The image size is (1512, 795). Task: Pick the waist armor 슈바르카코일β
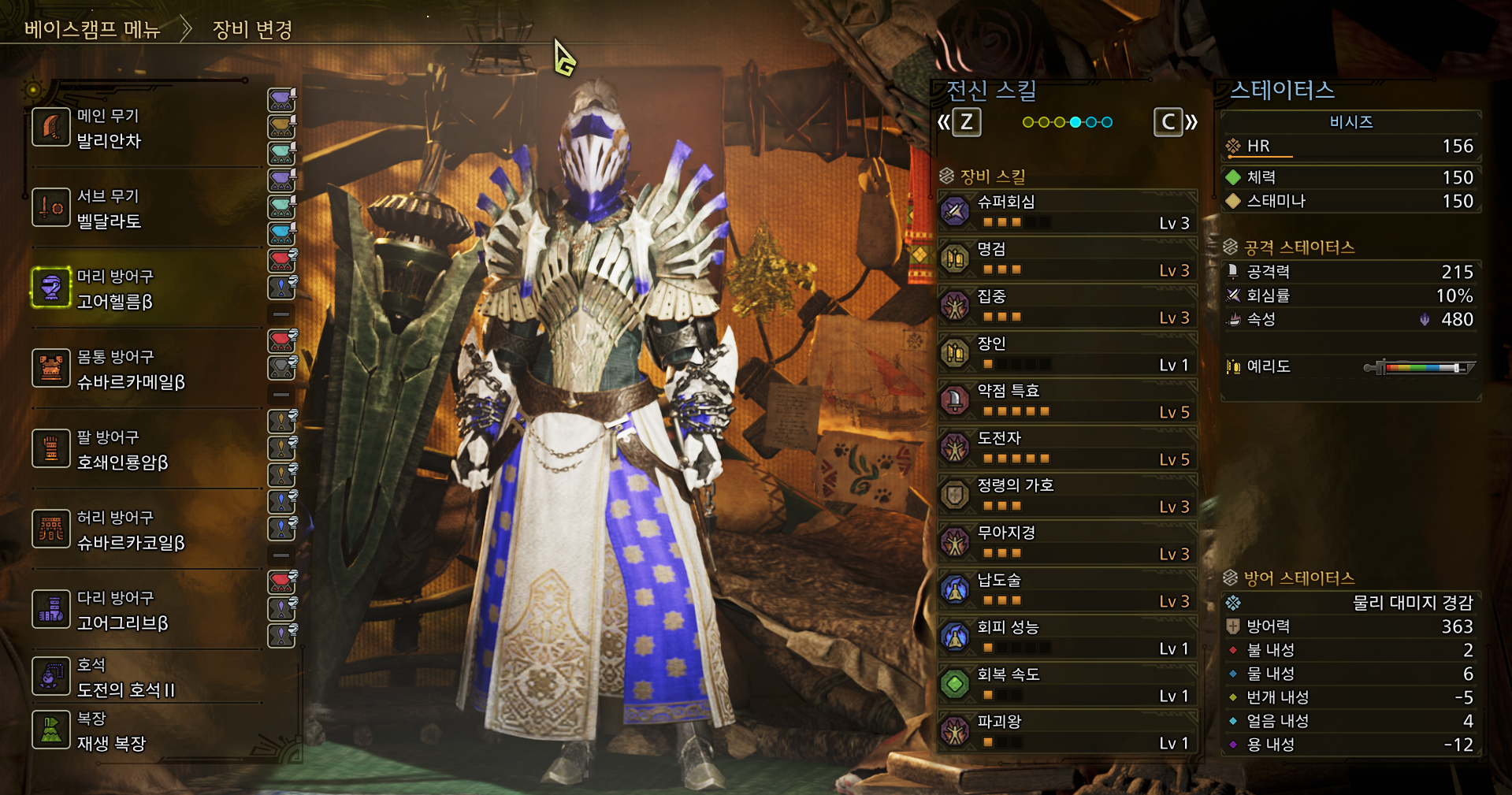tap(146, 530)
